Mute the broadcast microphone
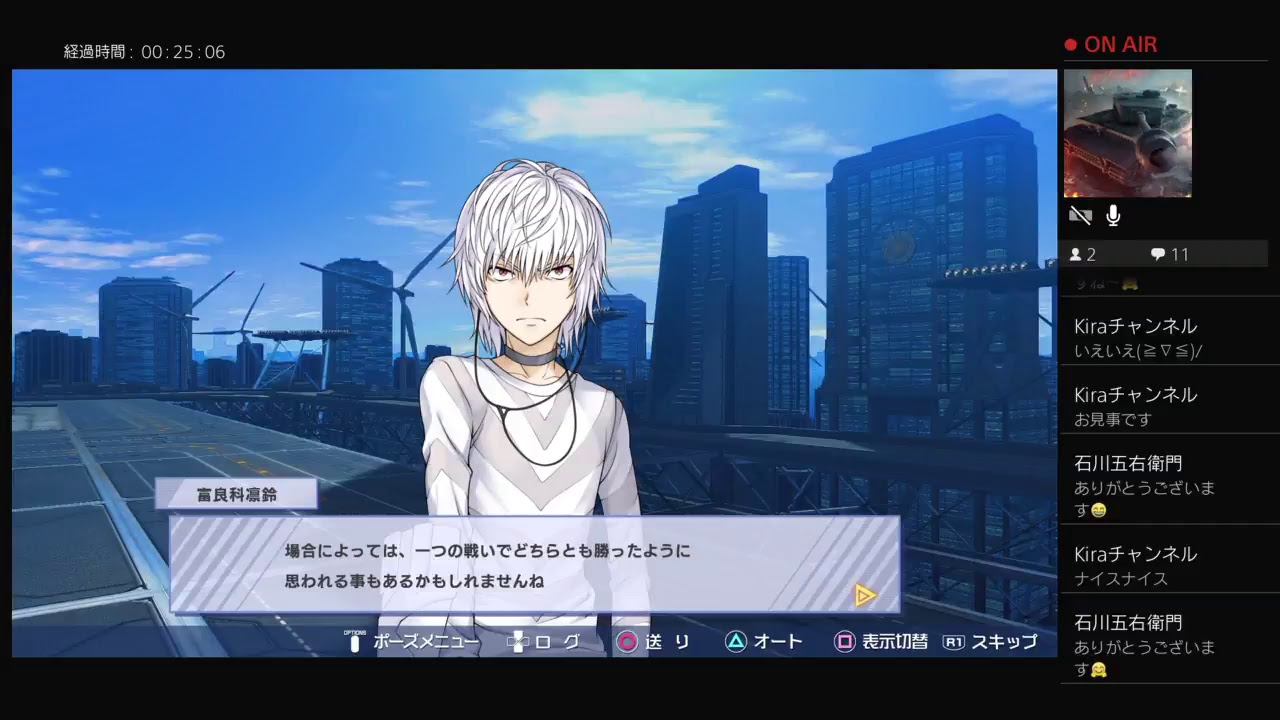Viewport: 1280px width, 720px height. tap(1113, 214)
